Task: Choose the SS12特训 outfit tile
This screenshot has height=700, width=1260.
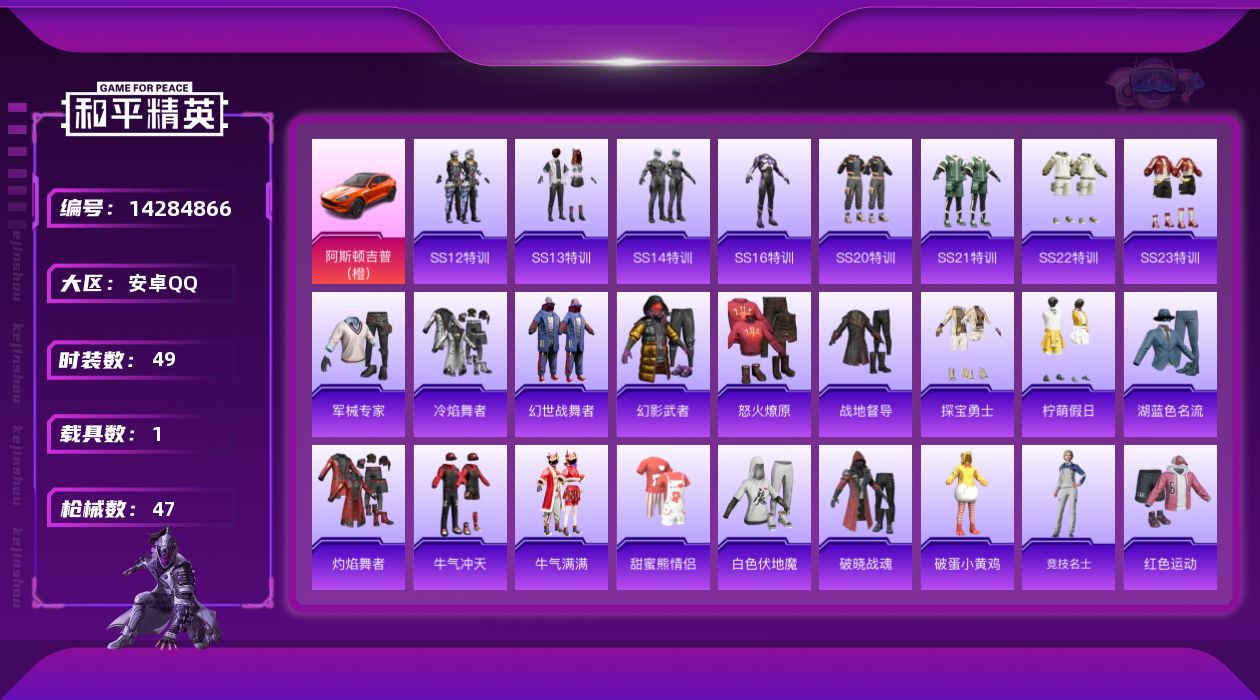Action: (x=460, y=211)
